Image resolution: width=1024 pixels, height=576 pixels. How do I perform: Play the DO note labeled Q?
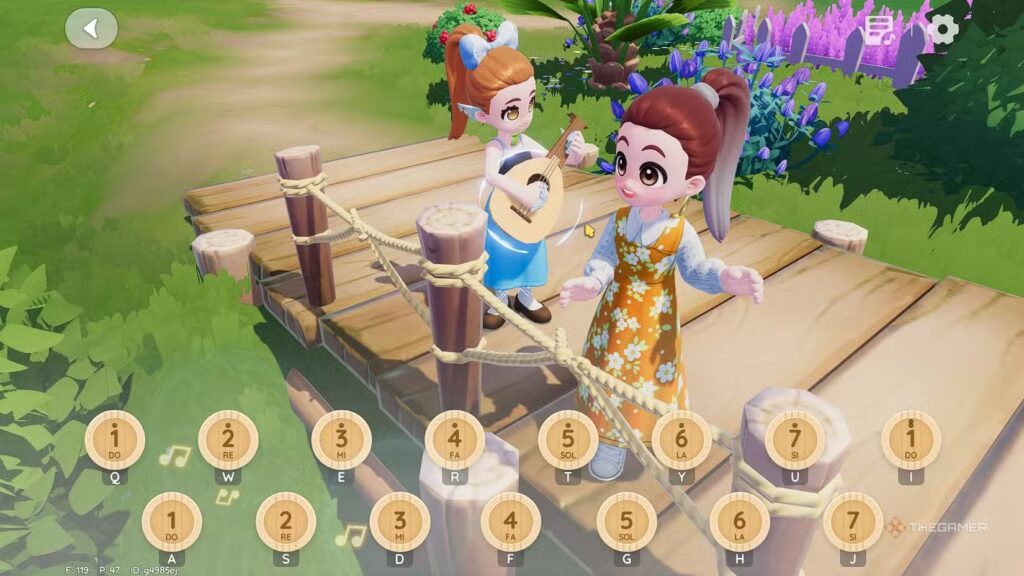click(x=115, y=440)
